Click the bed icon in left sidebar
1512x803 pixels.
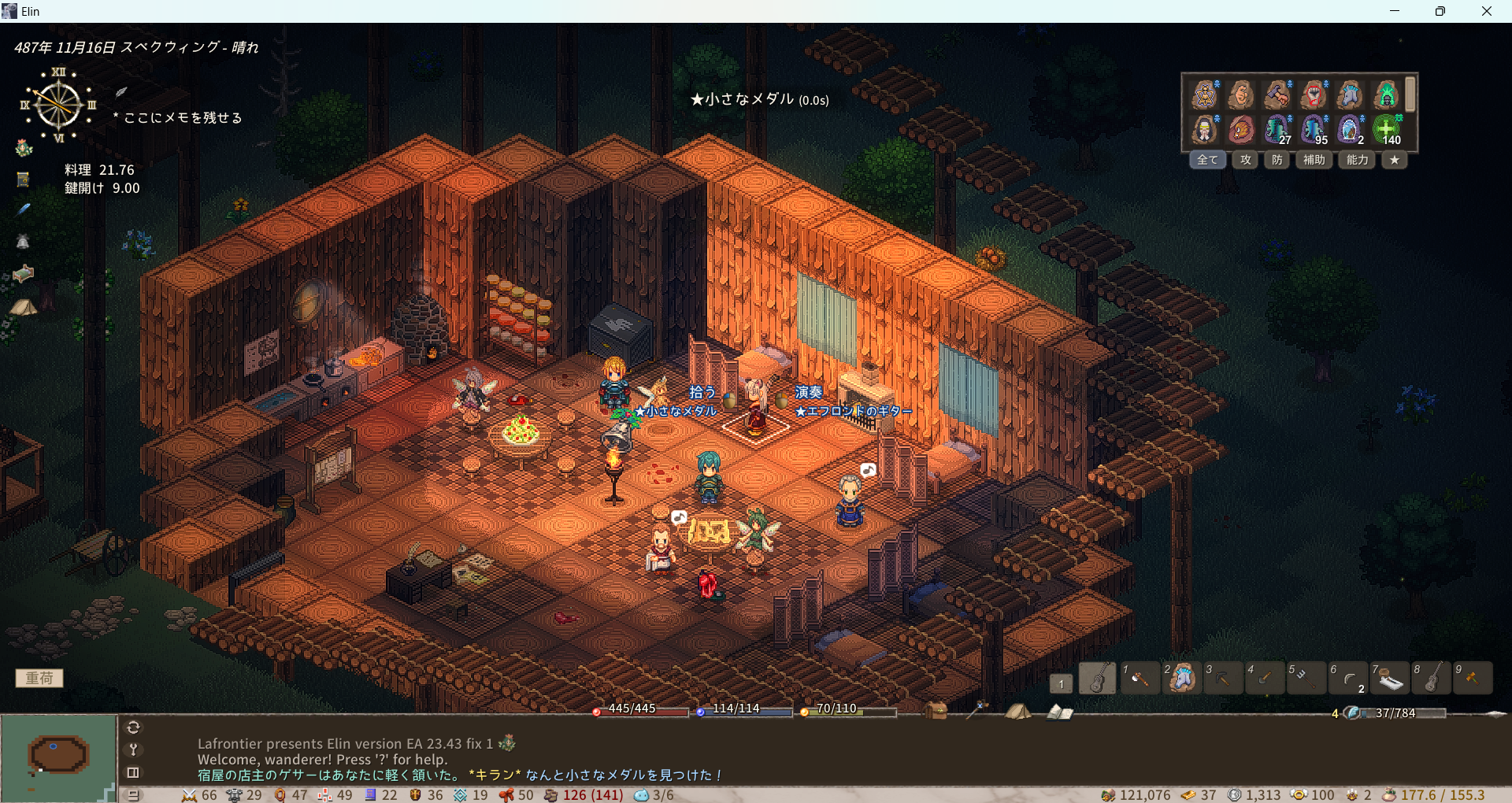tap(24, 274)
